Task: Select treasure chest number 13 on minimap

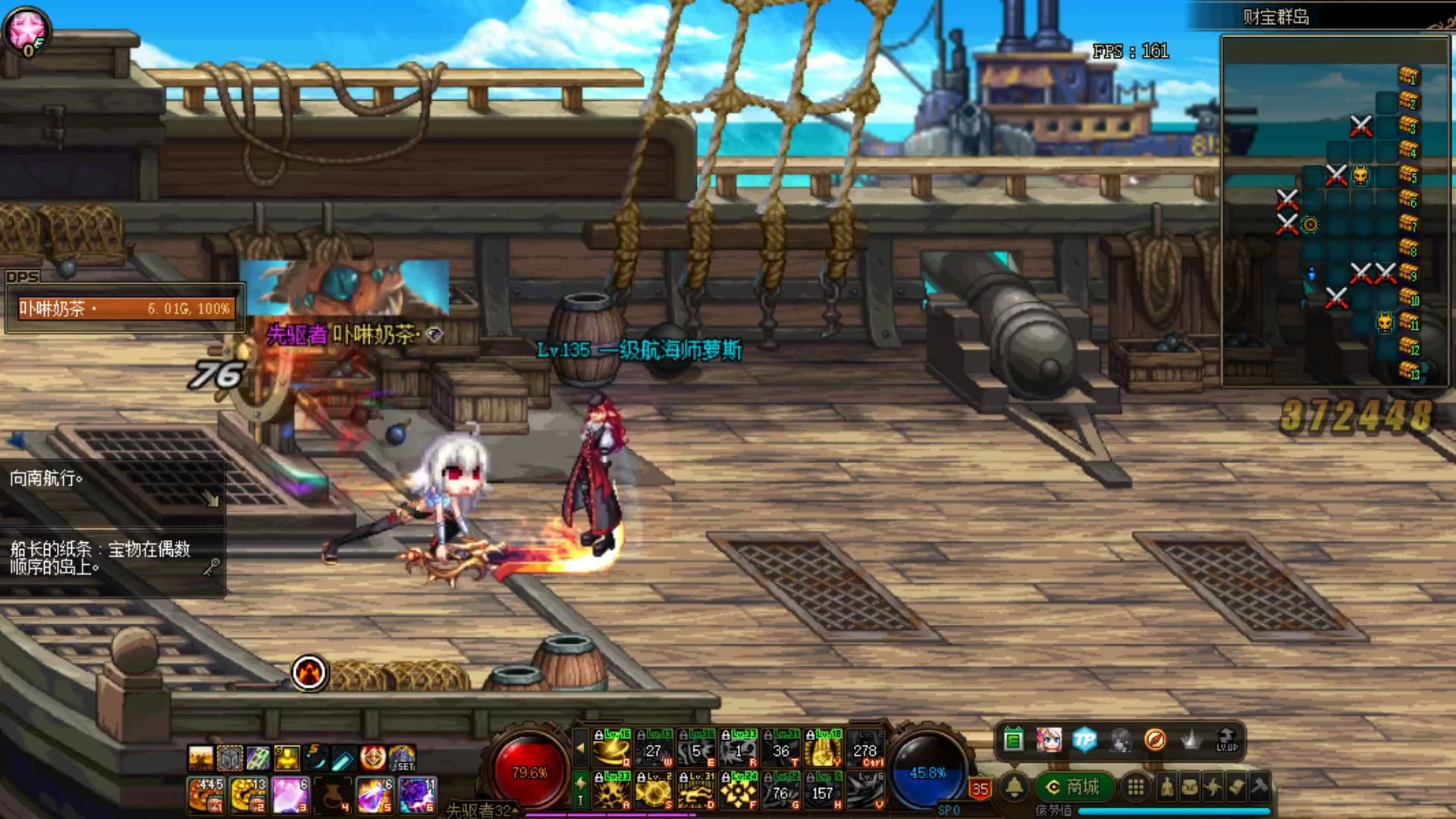Action: [1408, 371]
